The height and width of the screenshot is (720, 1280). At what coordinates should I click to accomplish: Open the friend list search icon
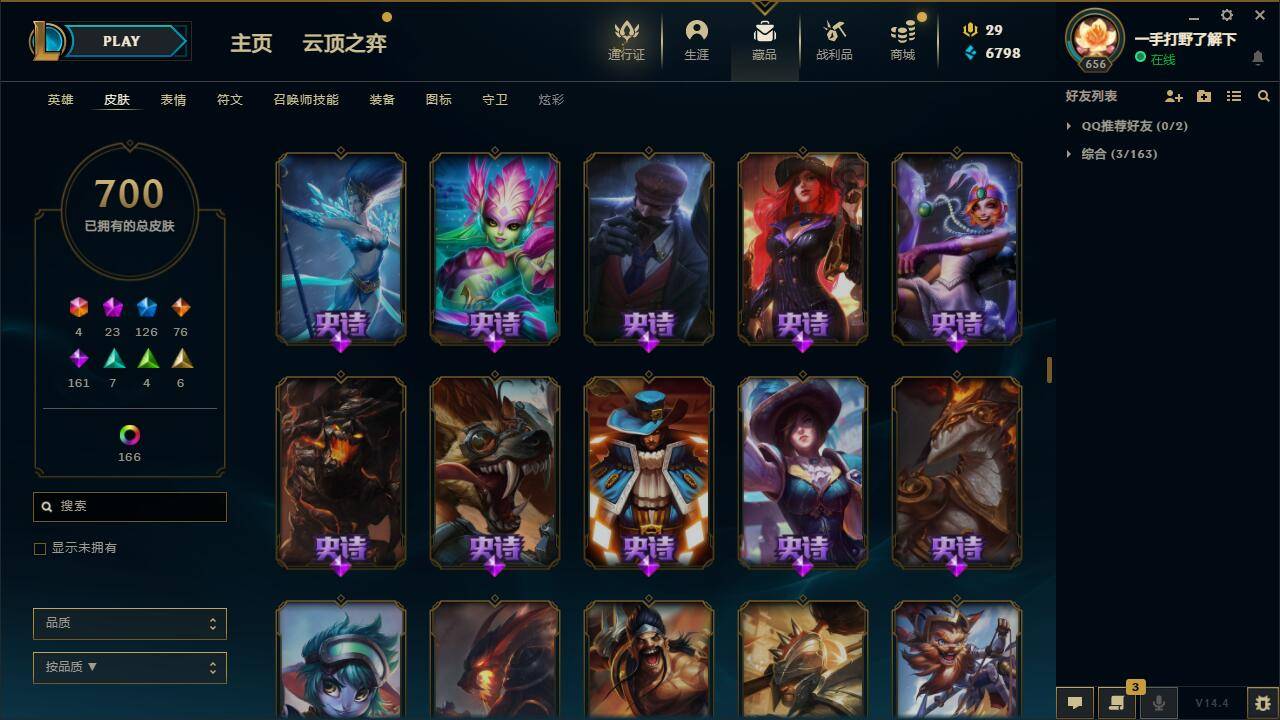pos(1264,96)
